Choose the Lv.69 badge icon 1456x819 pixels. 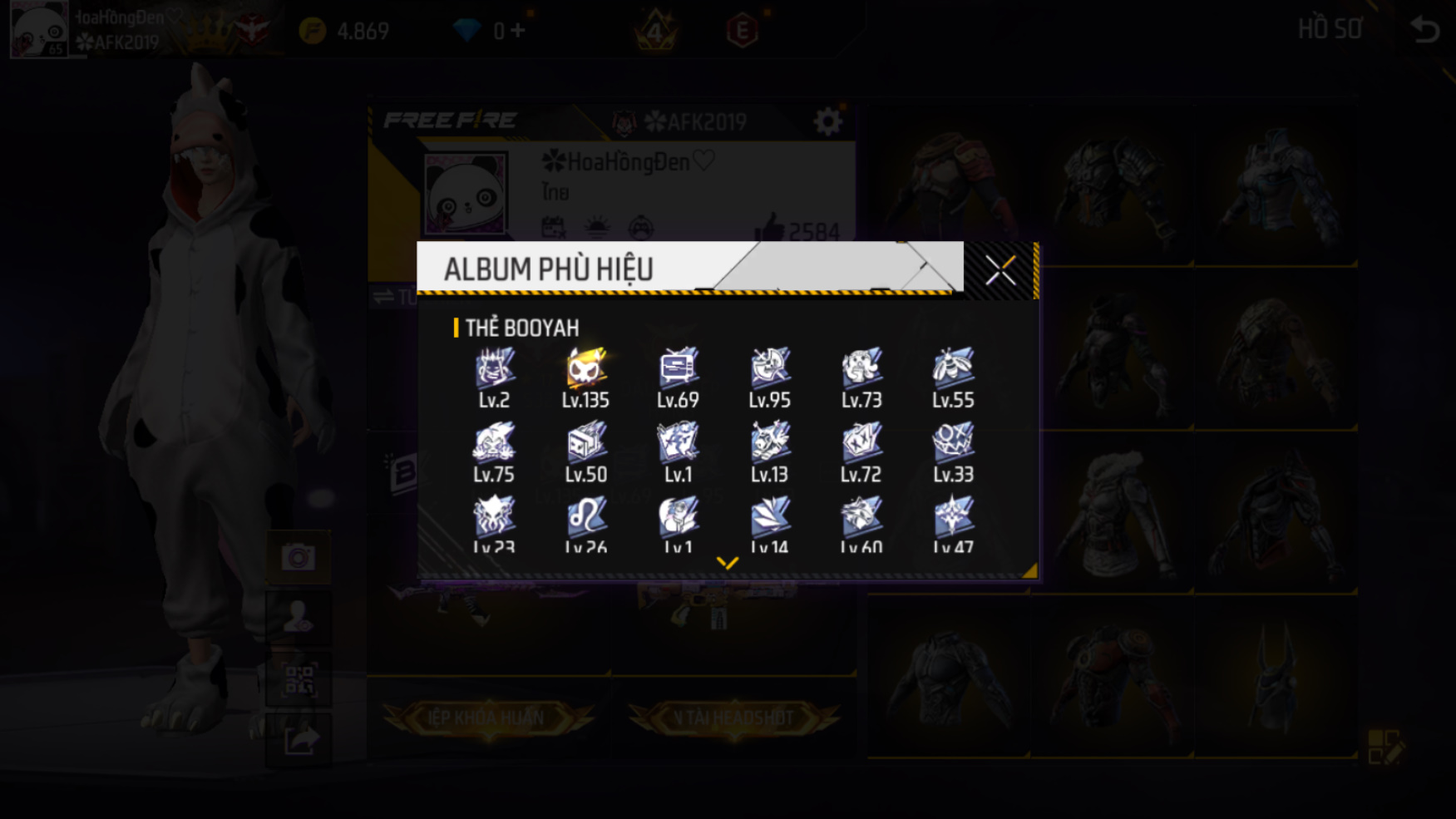[x=678, y=368]
